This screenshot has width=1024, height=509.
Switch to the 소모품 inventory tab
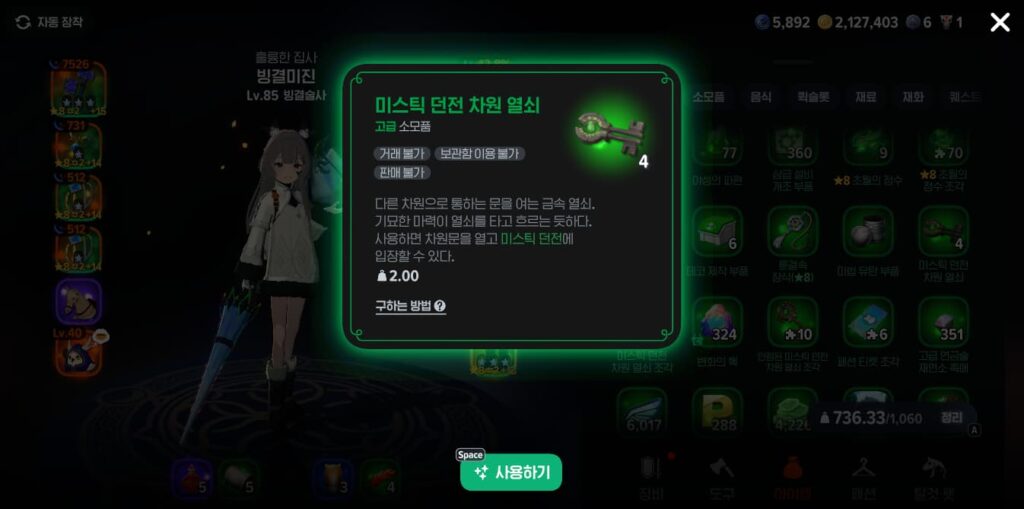coord(708,97)
